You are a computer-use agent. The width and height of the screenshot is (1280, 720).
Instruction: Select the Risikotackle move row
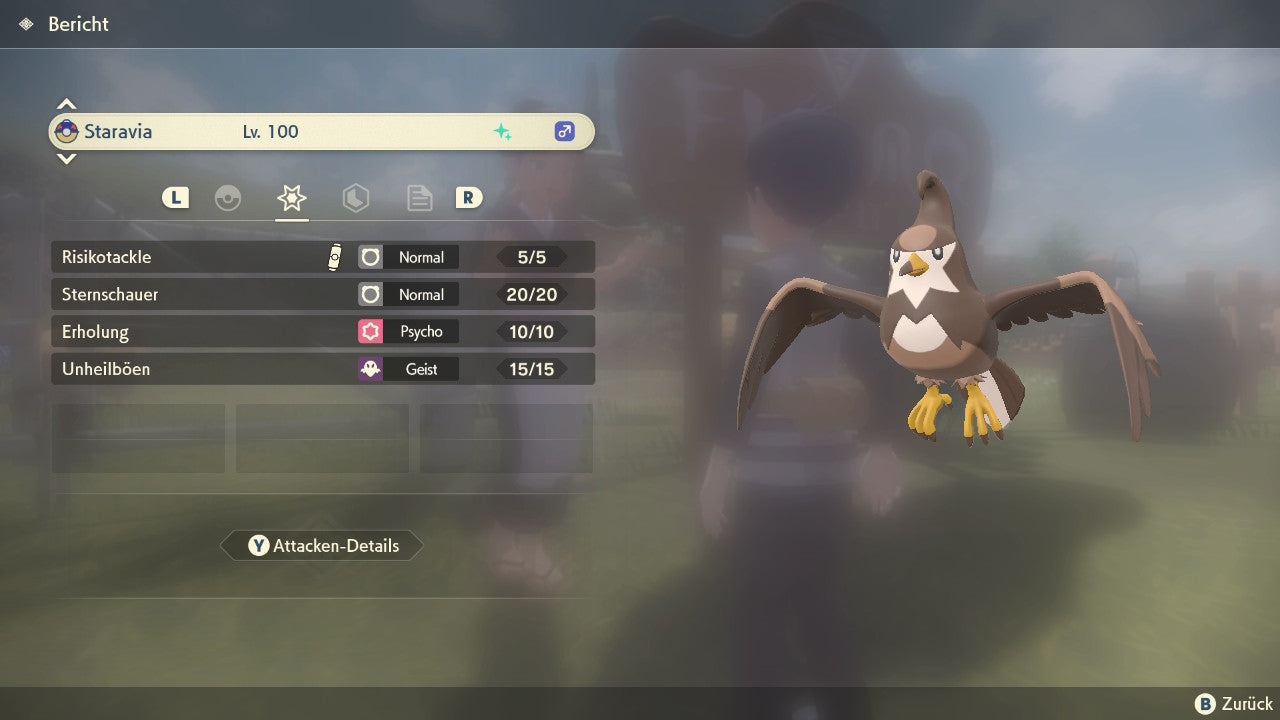(322, 257)
